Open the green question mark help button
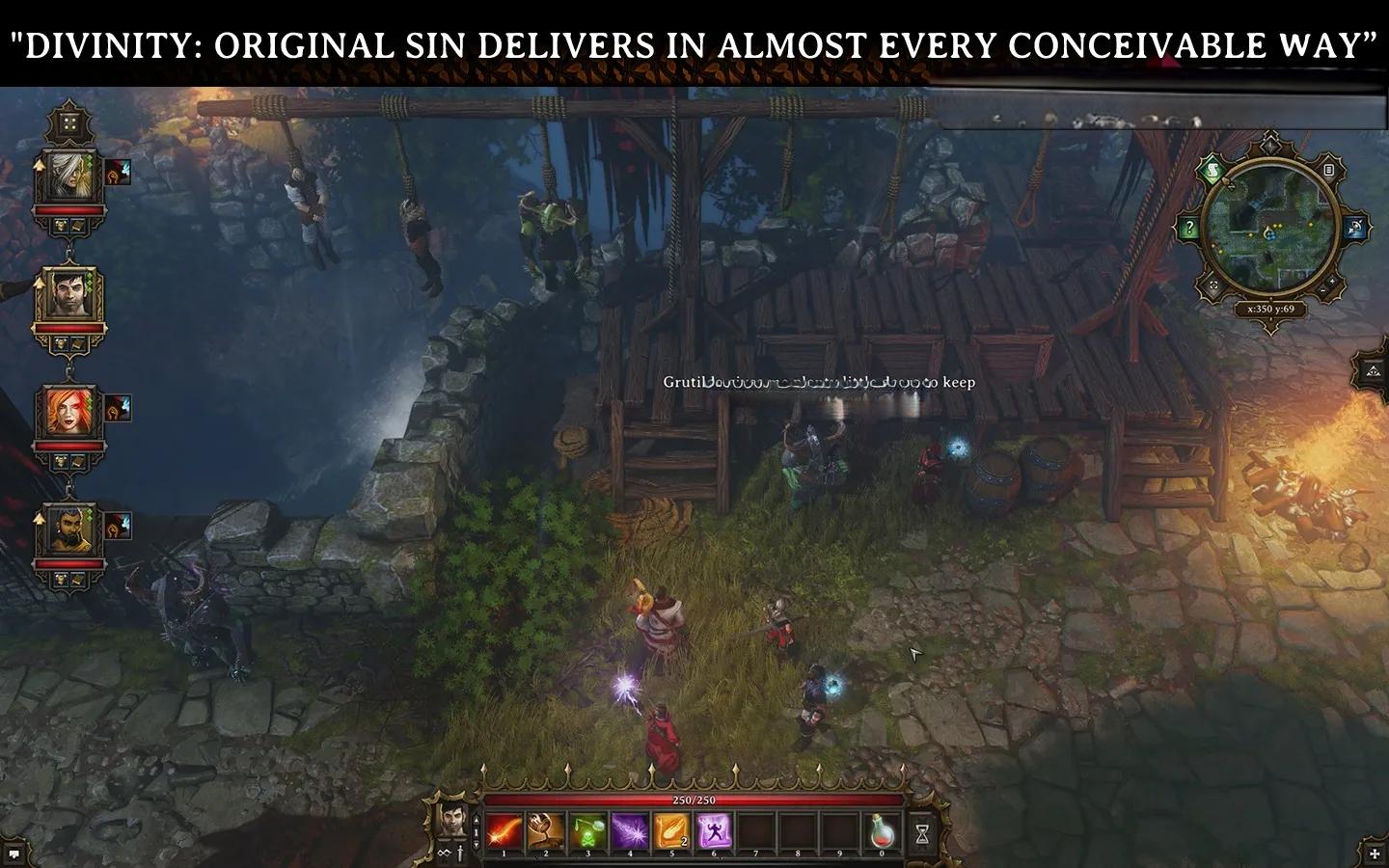Image resolution: width=1389 pixels, height=868 pixels. (x=1189, y=229)
